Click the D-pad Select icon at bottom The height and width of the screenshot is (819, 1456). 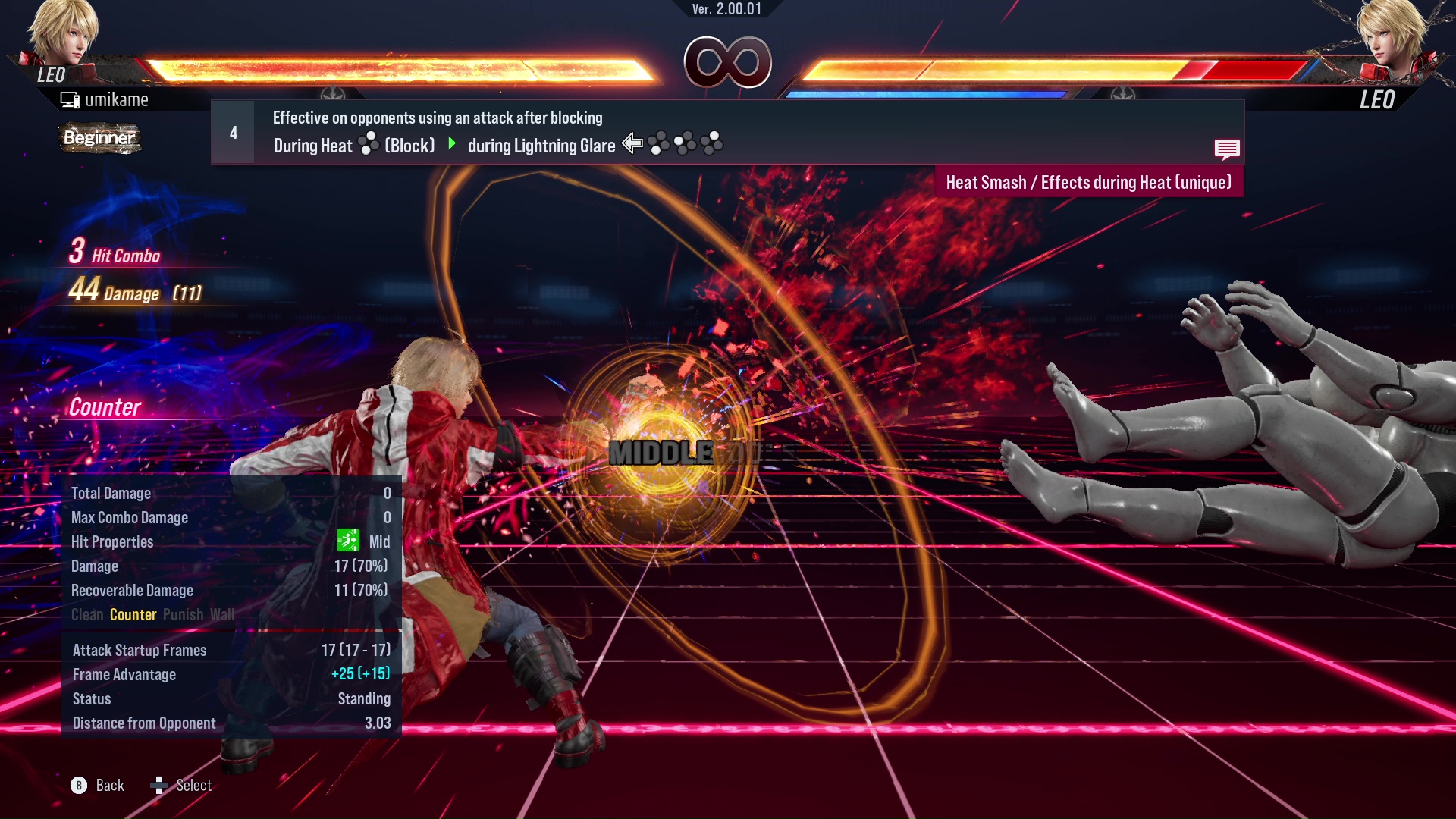coord(159,786)
